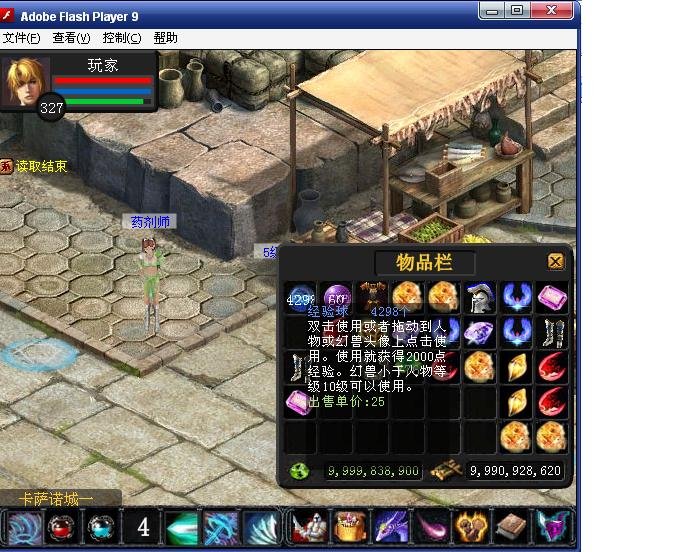Screen dimensions: 683x552
Task: Select the silver boots in inventory
Action: [x=552, y=332]
